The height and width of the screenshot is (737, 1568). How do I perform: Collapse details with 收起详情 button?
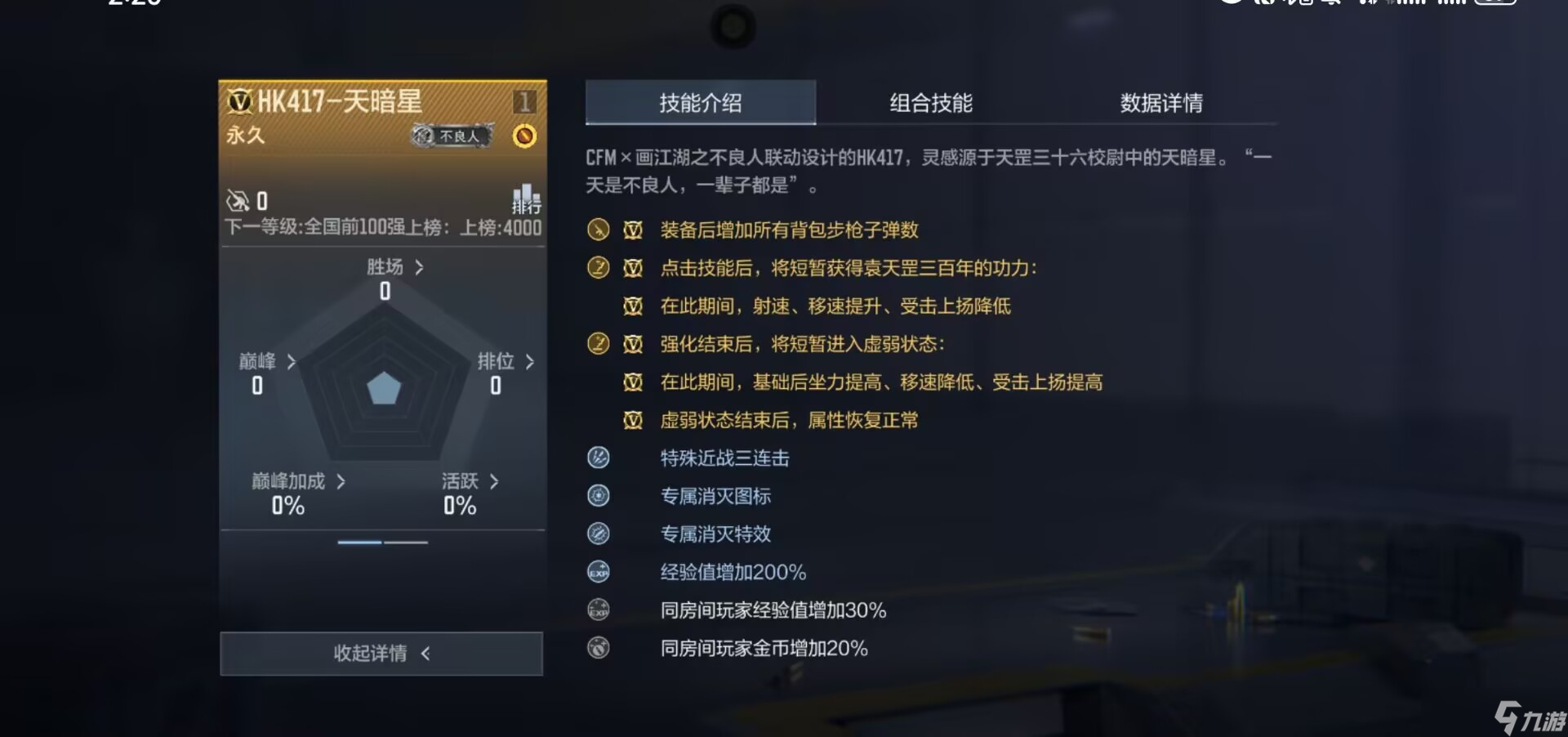point(381,654)
